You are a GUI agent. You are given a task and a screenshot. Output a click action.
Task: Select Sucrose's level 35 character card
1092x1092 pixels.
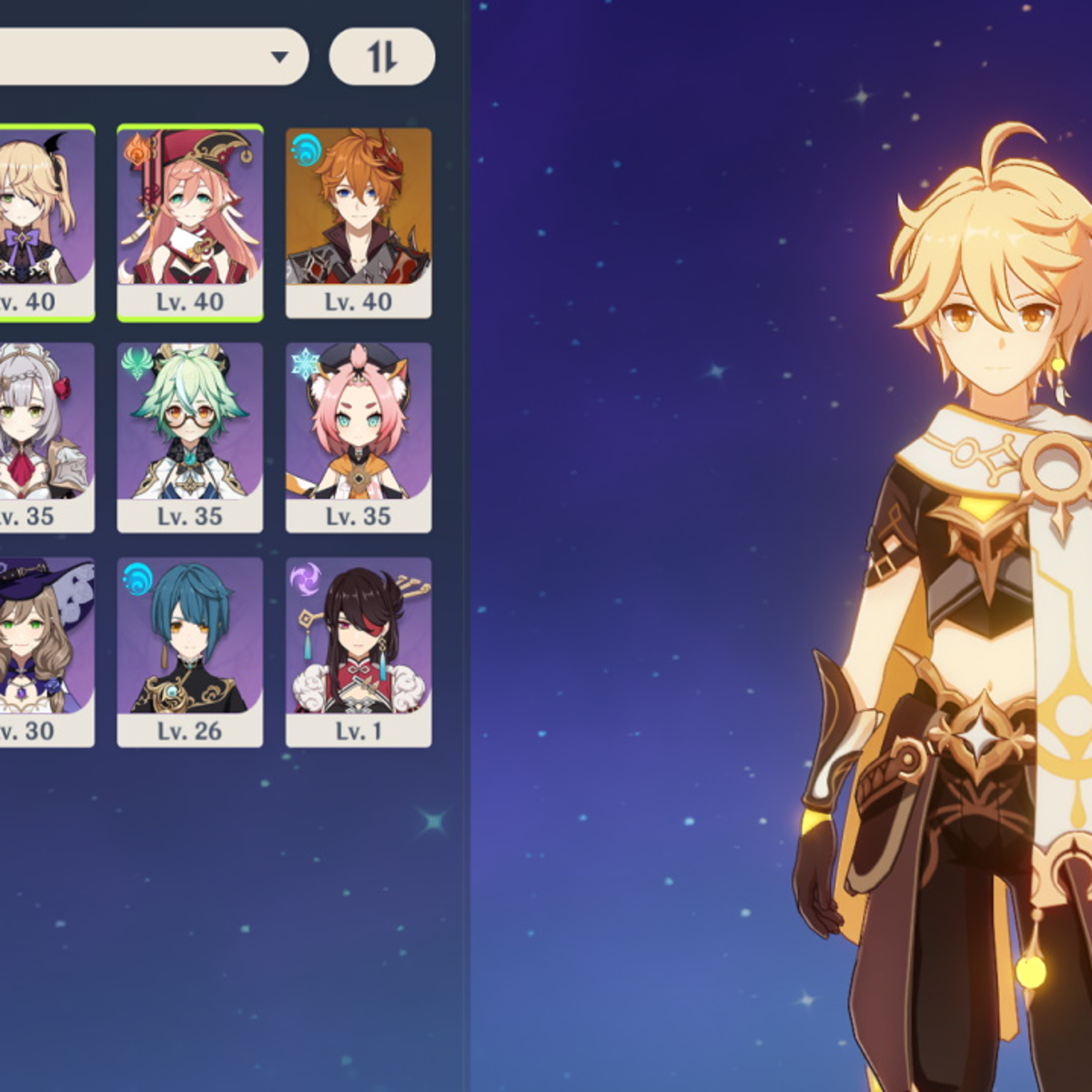click(x=190, y=435)
